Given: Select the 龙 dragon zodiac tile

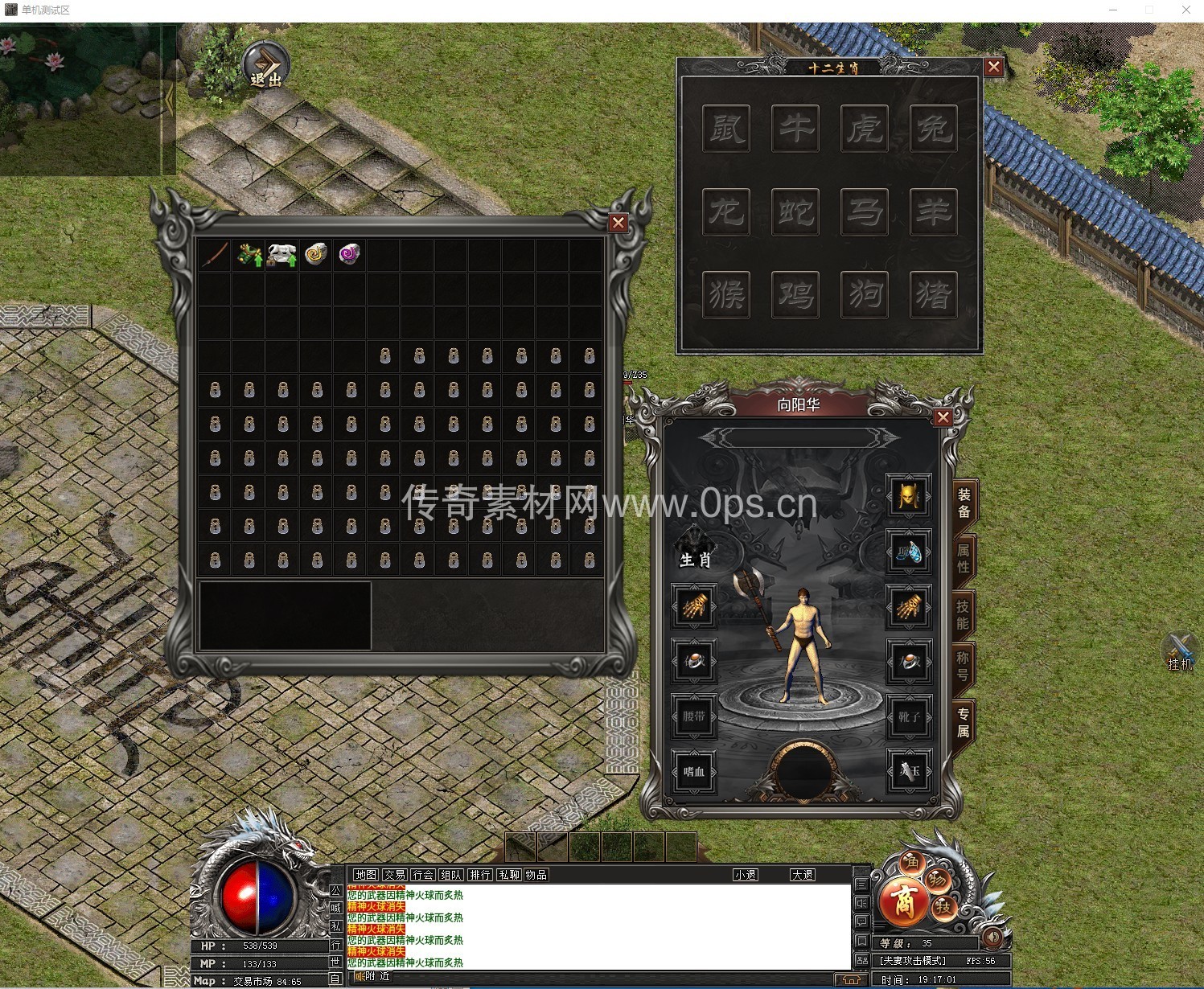Looking at the screenshot, I should [x=726, y=211].
